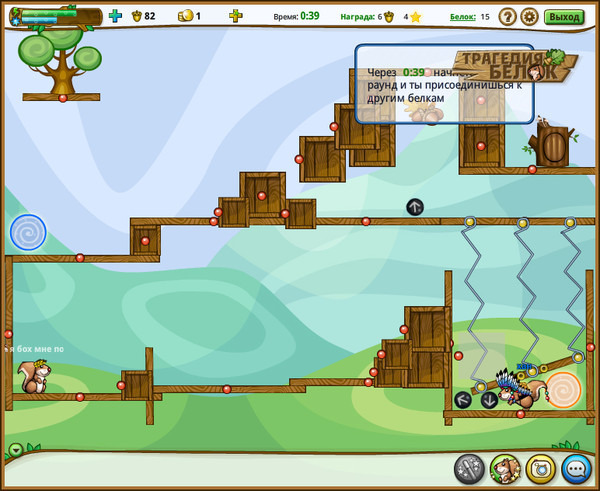Open the chat speech bubble button
The width and height of the screenshot is (600, 491).
click(x=576, y=468)
